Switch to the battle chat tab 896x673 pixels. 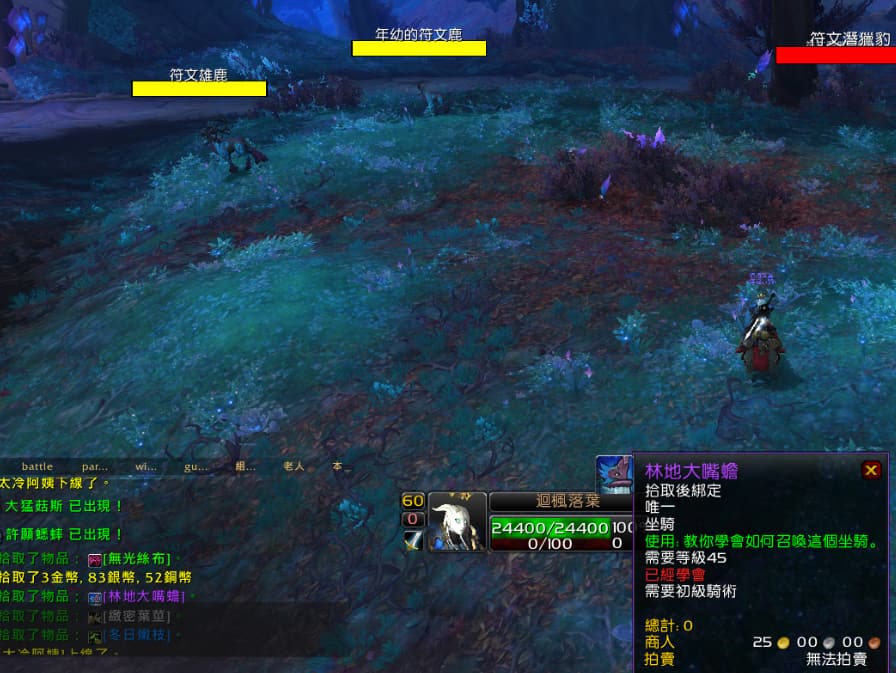click(37, 466)
